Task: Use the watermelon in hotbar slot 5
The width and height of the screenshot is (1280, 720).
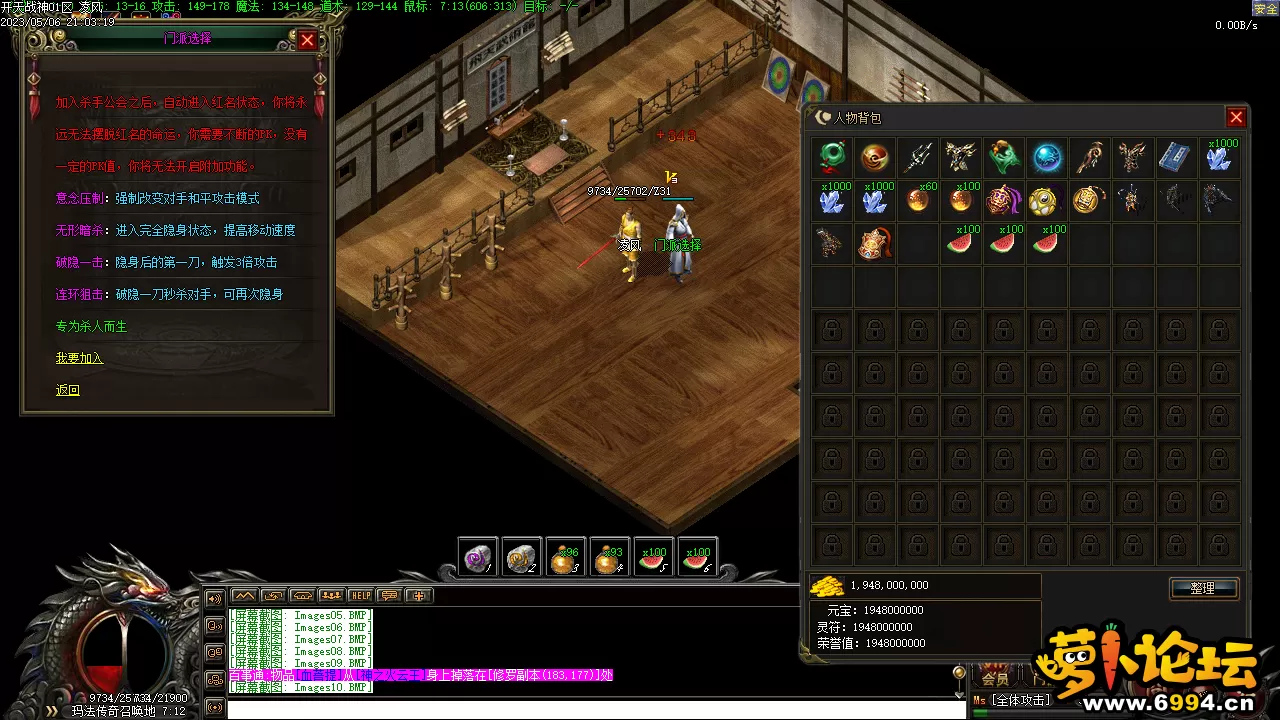Action: pos(654,558)
